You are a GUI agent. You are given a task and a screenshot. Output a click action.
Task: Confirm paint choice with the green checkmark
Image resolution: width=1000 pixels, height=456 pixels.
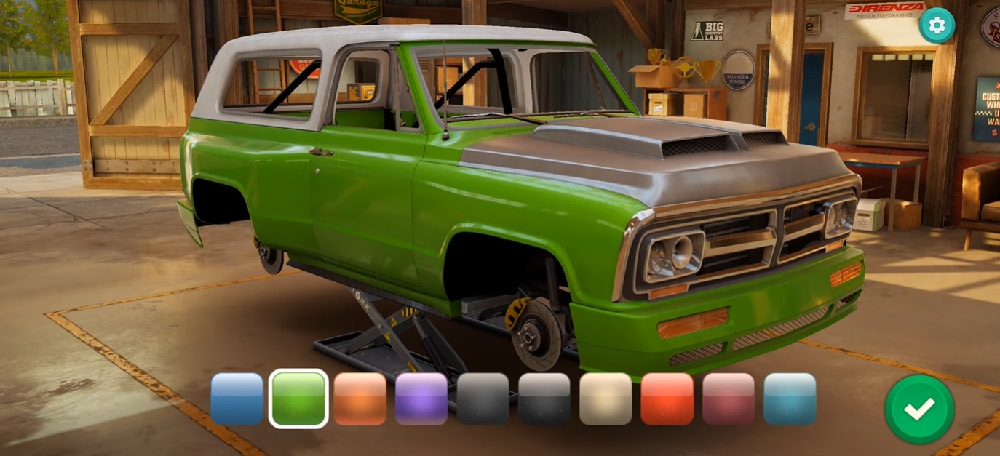tap(919, 408)
